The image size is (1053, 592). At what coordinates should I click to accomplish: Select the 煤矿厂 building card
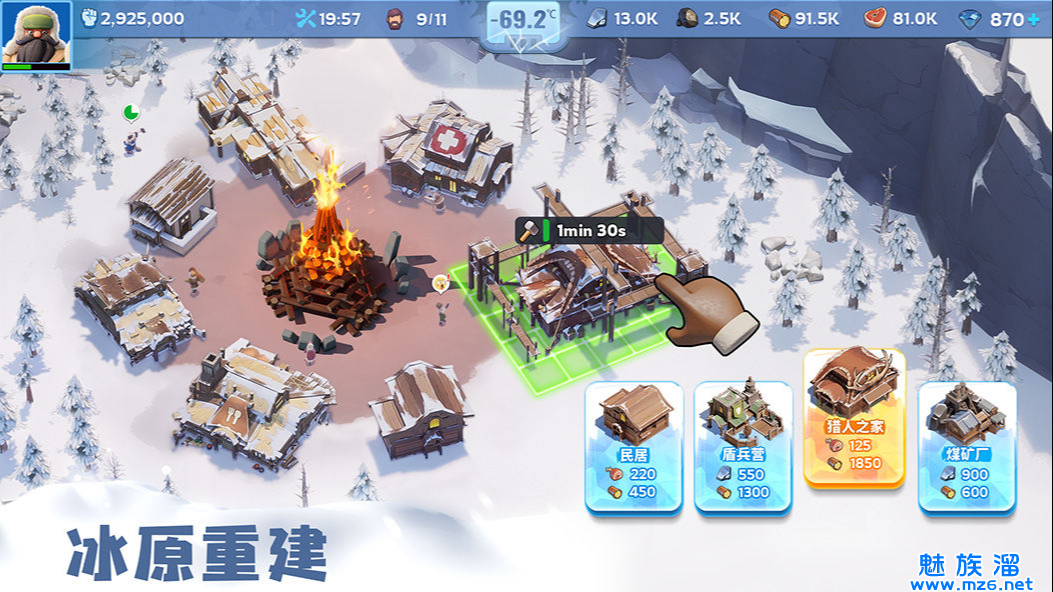(967, 446)
